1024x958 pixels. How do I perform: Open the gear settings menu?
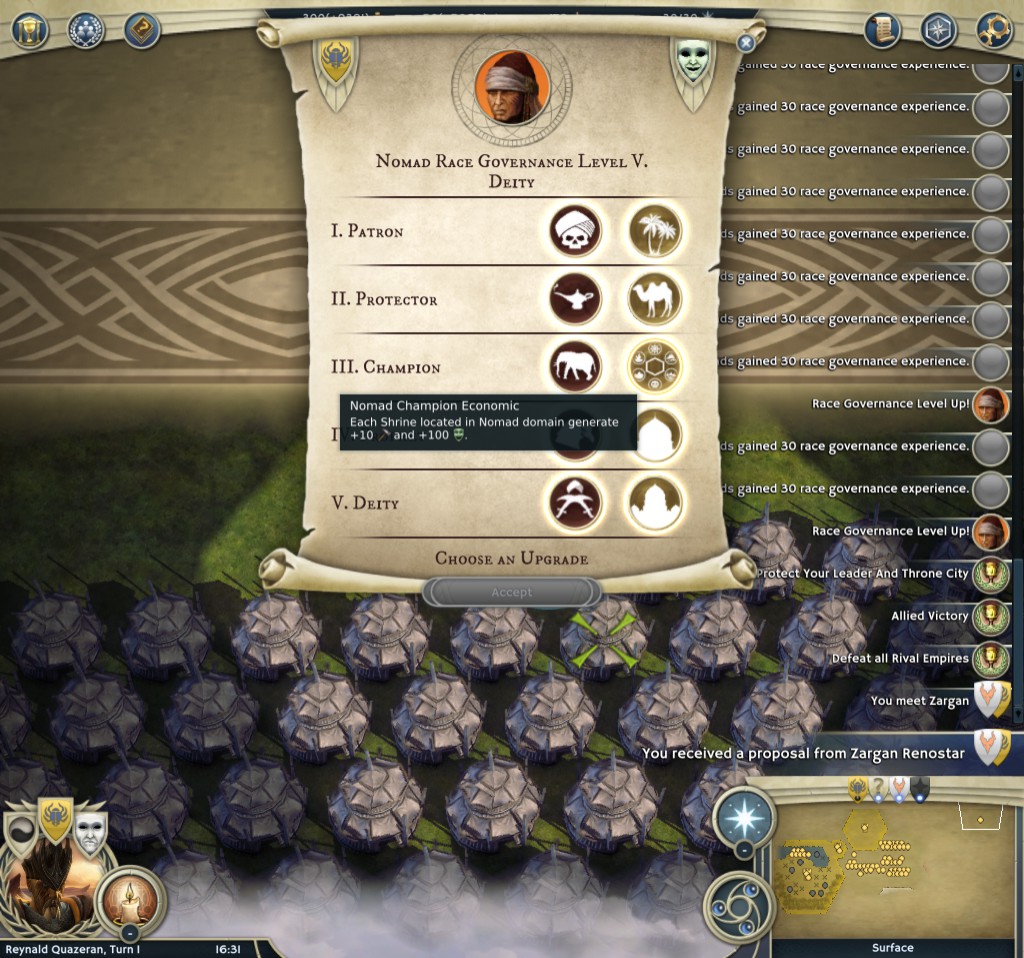pos(993,27)
